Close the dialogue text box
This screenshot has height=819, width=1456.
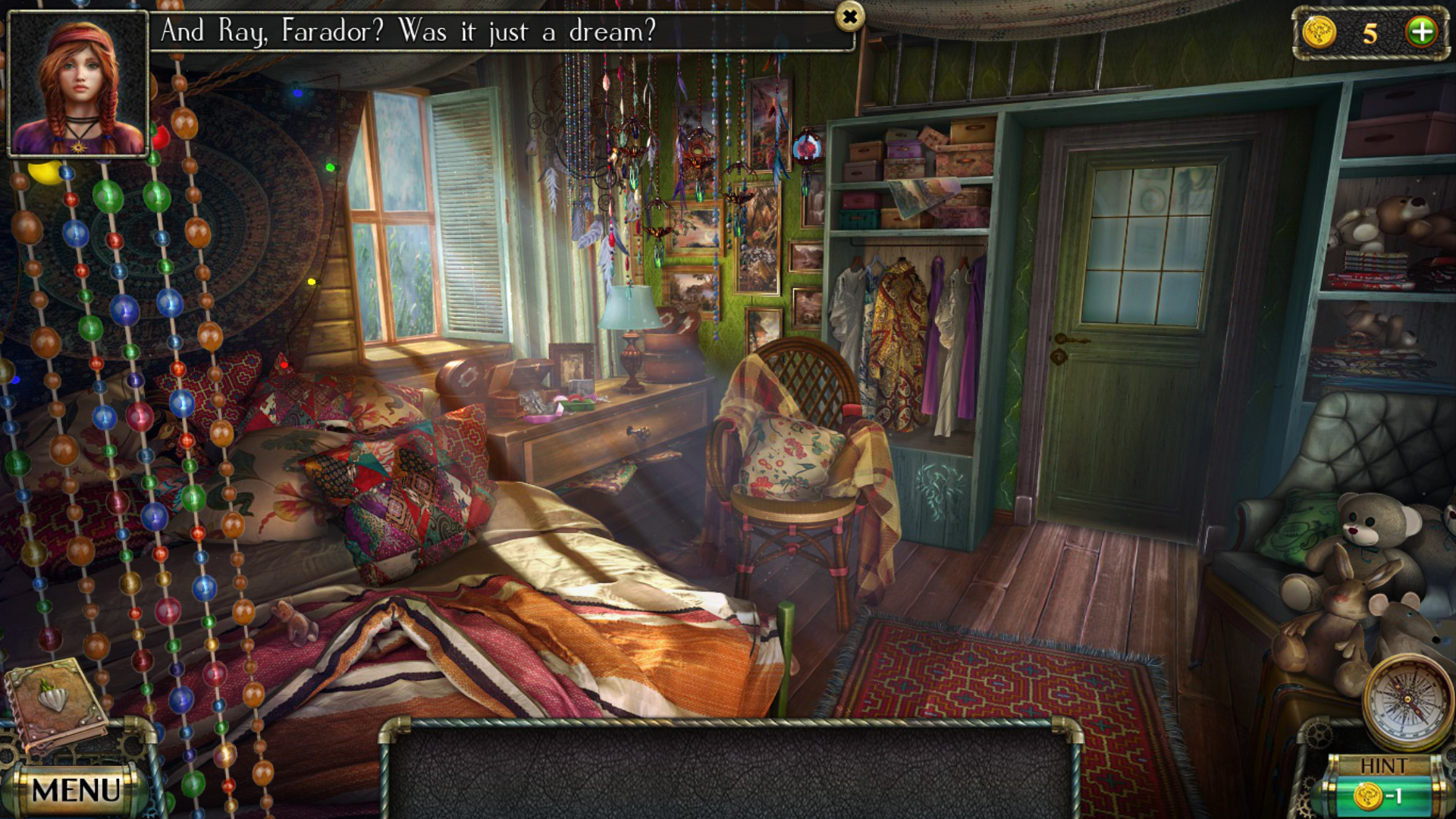tap(850, 16)
